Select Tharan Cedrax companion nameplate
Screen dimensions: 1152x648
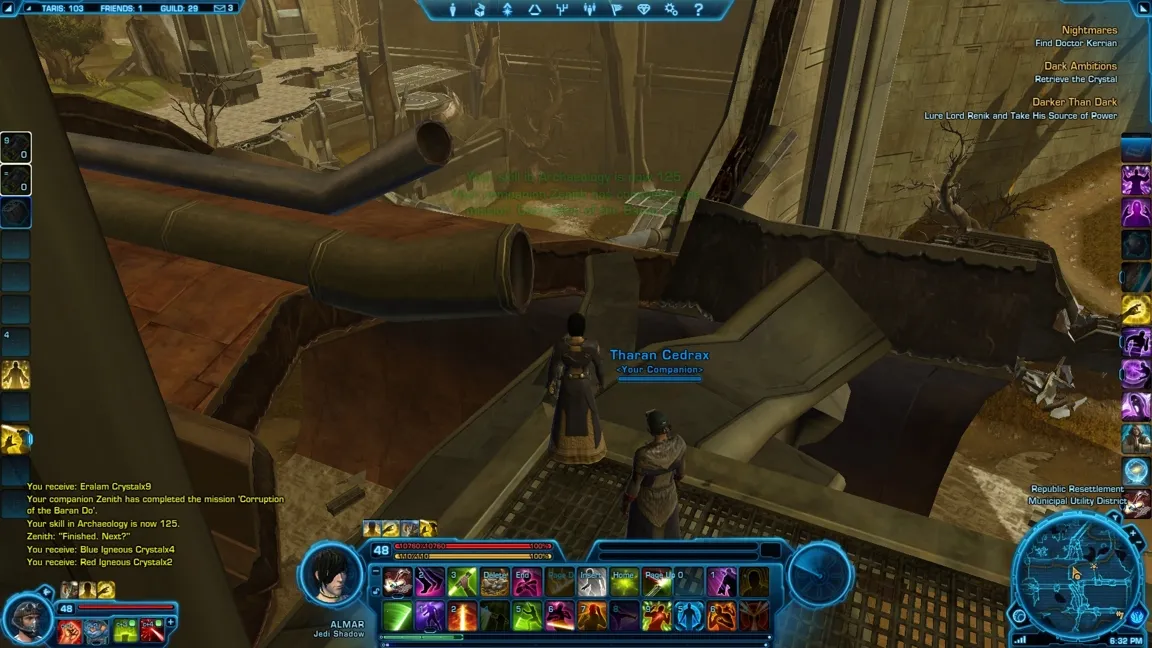[x=659, y=355]
